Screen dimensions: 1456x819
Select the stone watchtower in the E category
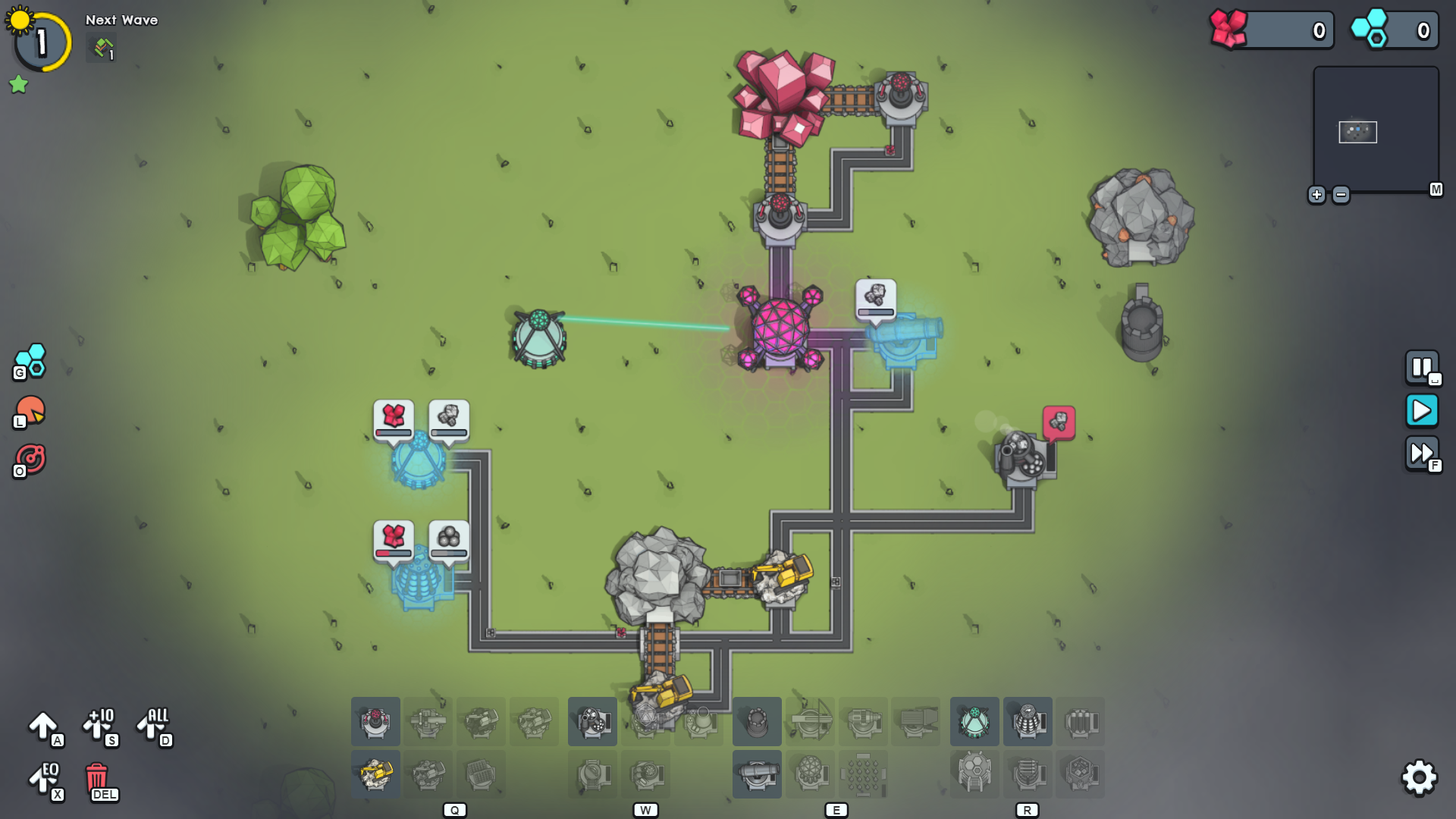pyautogui.click(x=757, y=721)
